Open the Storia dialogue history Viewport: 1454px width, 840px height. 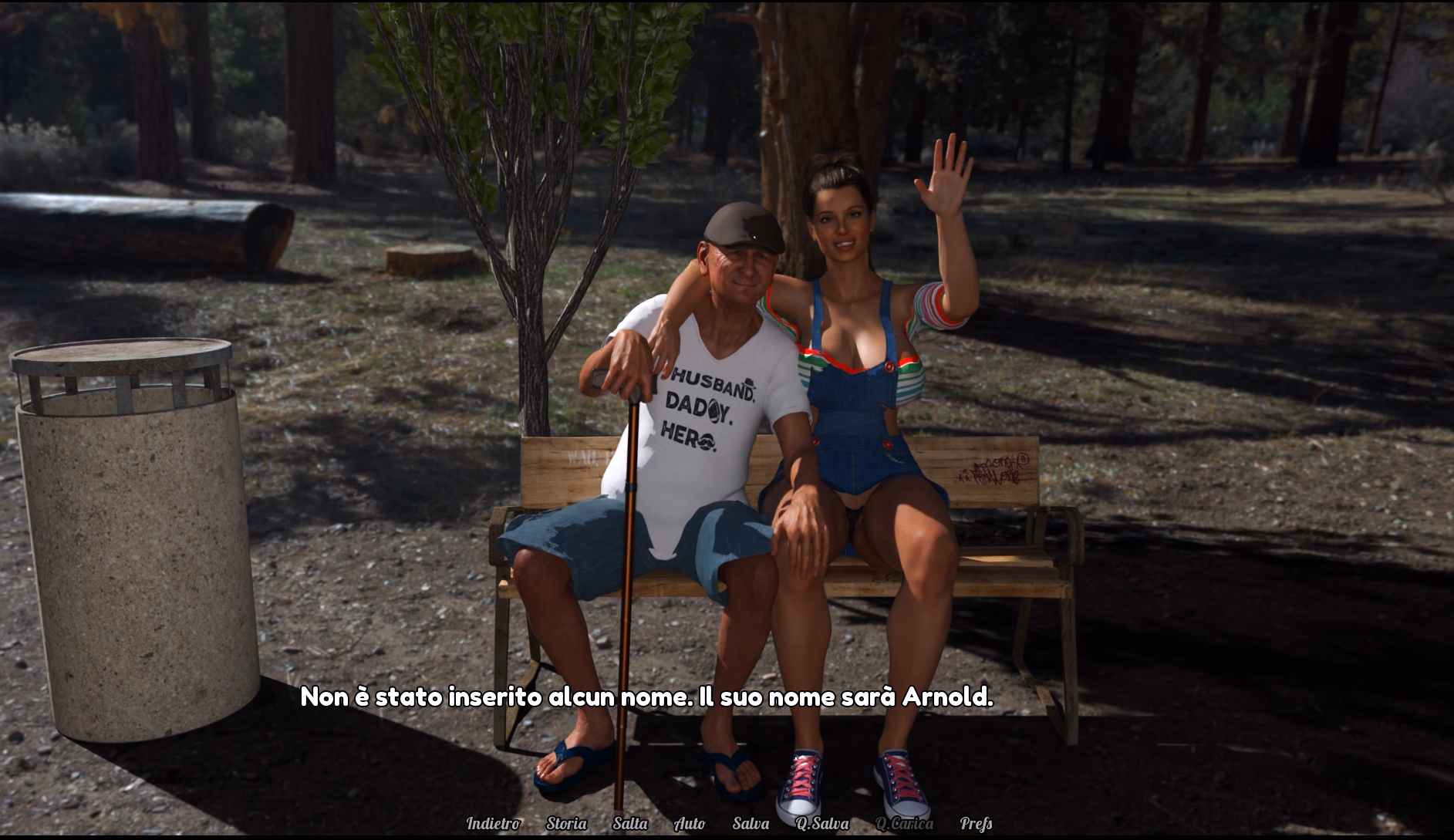point(566,824)
